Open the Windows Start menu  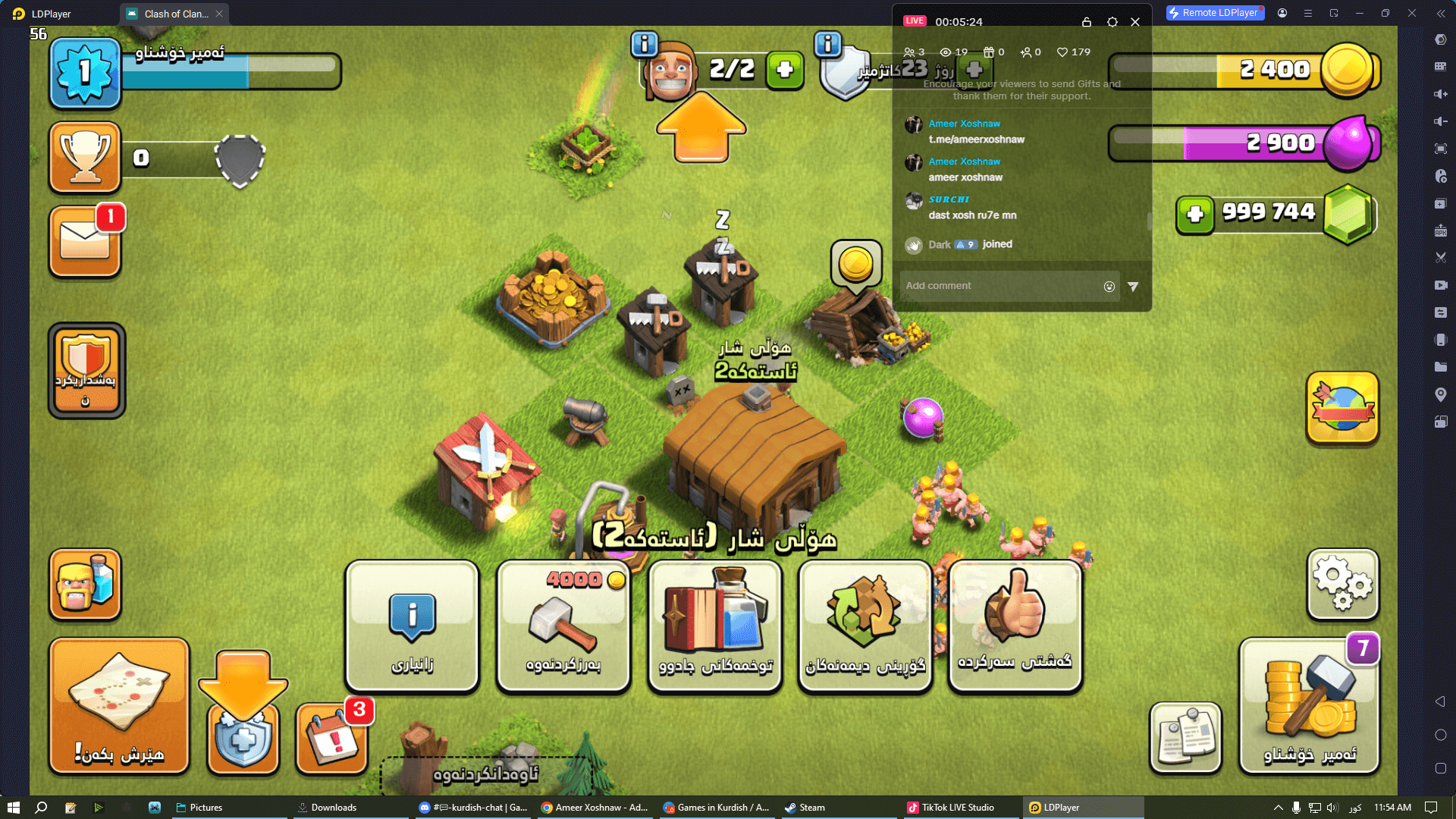(14, 807)
